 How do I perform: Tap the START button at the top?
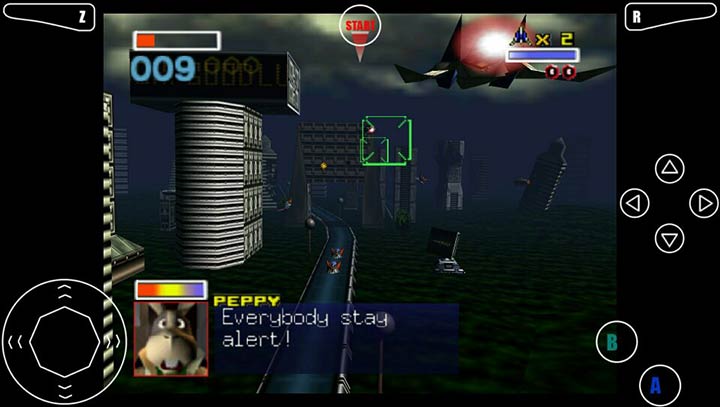click(x=360, y=25)
